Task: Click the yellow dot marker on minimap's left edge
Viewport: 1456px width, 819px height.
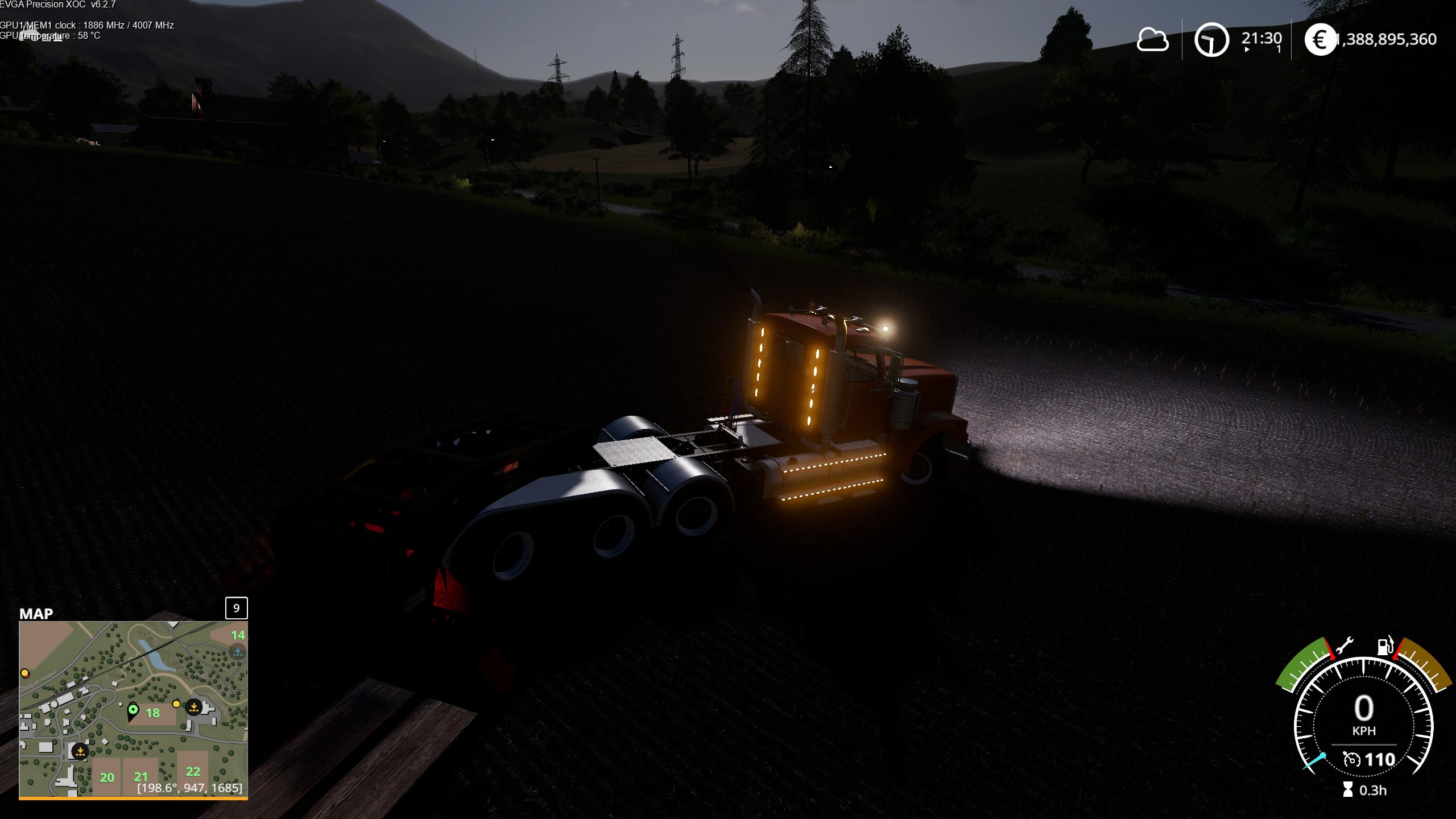Action: [x=25, y=673]
